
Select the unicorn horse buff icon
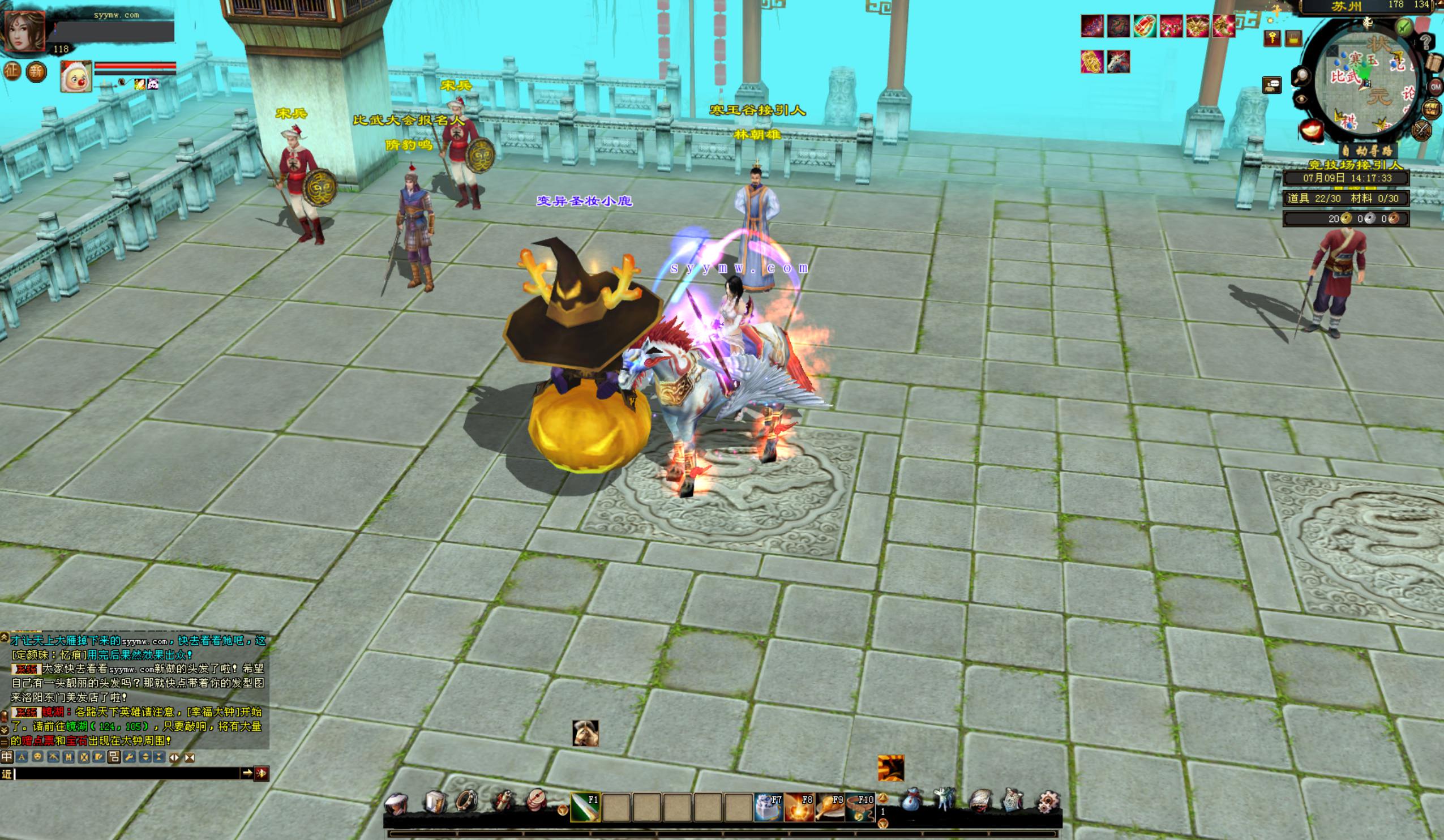[x=1118, y=62]
